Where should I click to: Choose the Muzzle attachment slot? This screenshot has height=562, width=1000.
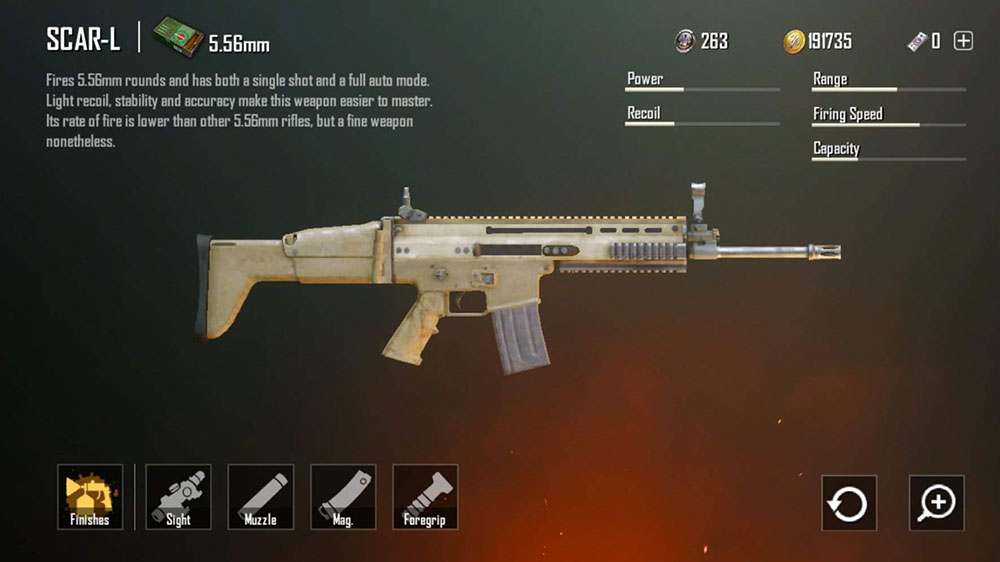(x=261, y=497)
